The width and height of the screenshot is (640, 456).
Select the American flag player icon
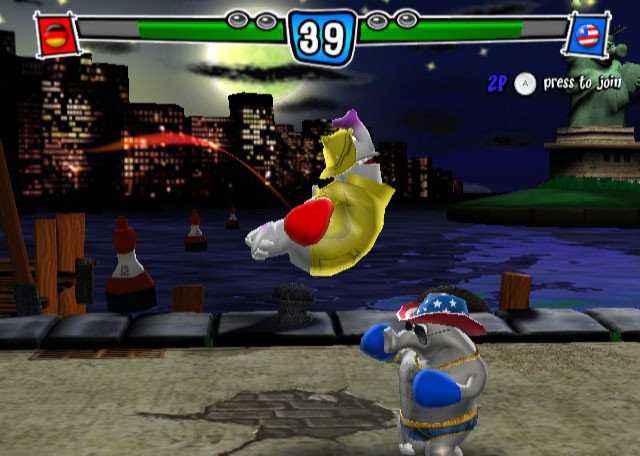(585, 37)
